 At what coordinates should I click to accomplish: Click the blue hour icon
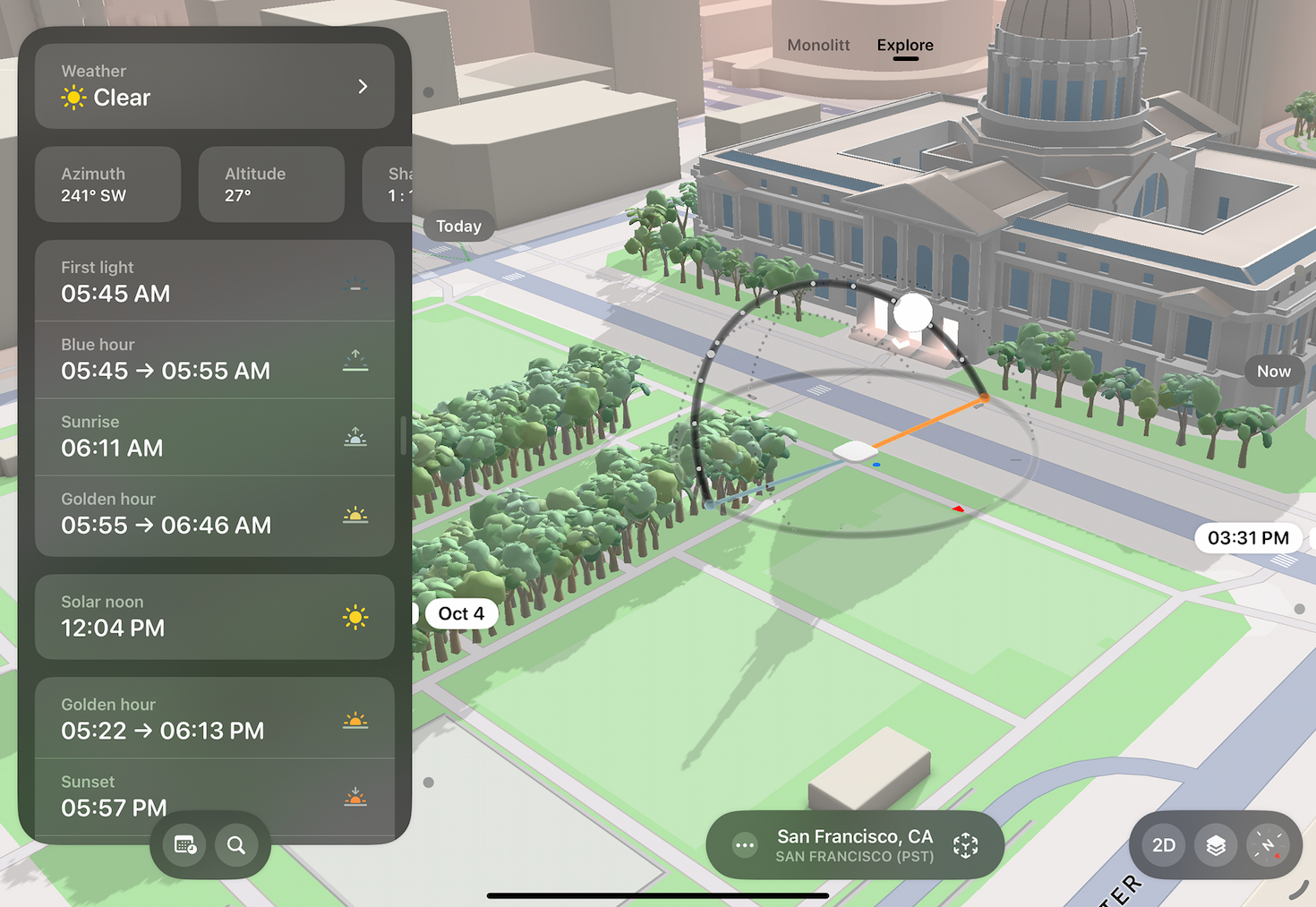(355, 359)
